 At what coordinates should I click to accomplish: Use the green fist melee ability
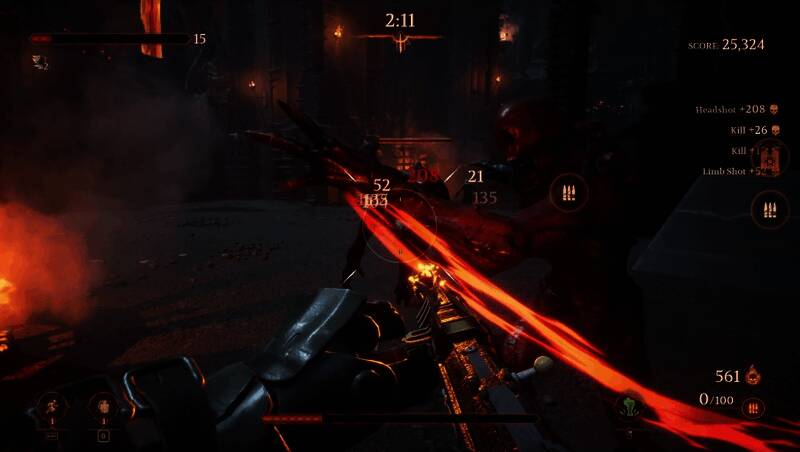628,407
